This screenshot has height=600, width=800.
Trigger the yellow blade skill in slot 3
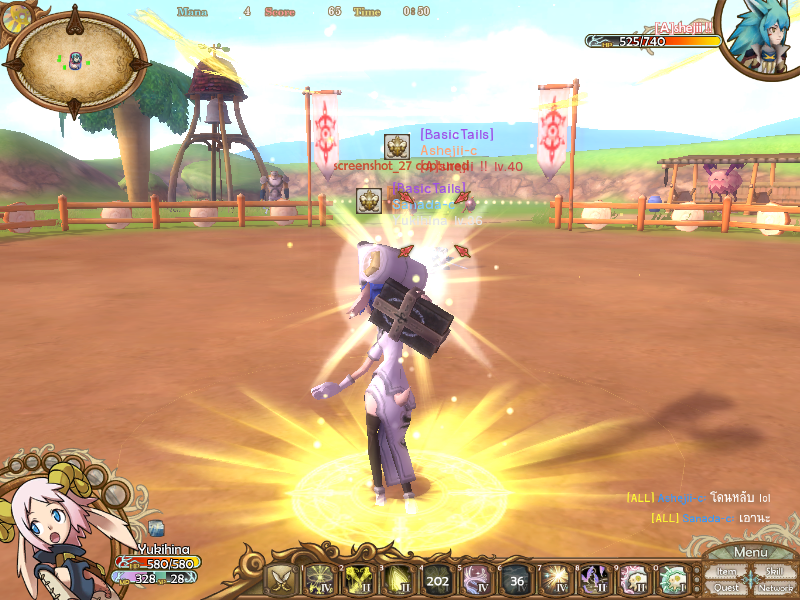pyautogui.click(x=397, y=579)
